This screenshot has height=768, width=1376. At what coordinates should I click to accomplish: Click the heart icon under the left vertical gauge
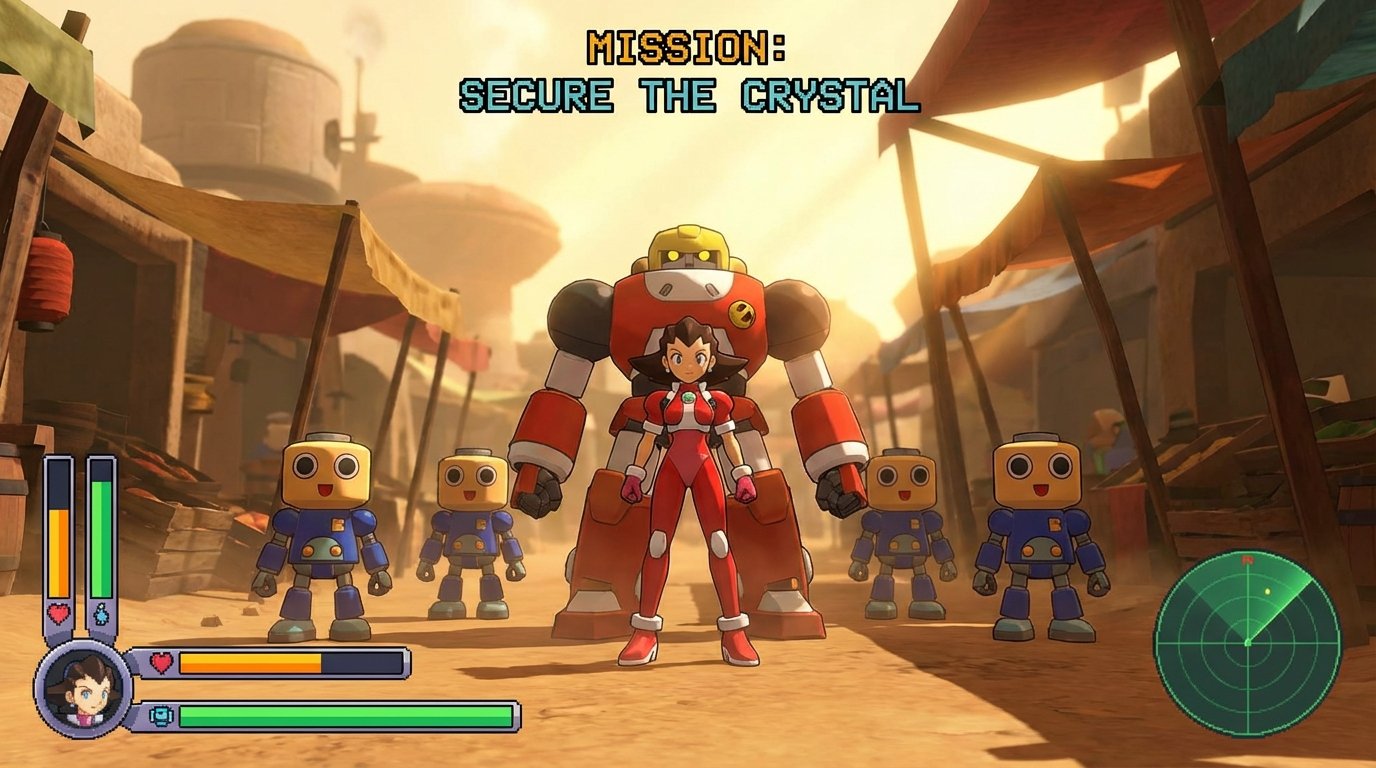(56, 612)
